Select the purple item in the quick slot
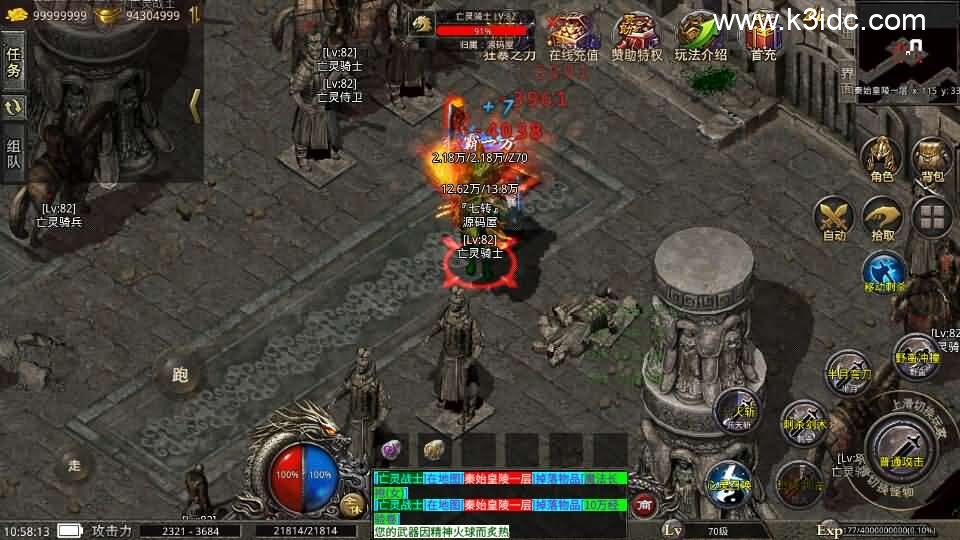Screen dimensions: 960x540 (390, 449)
